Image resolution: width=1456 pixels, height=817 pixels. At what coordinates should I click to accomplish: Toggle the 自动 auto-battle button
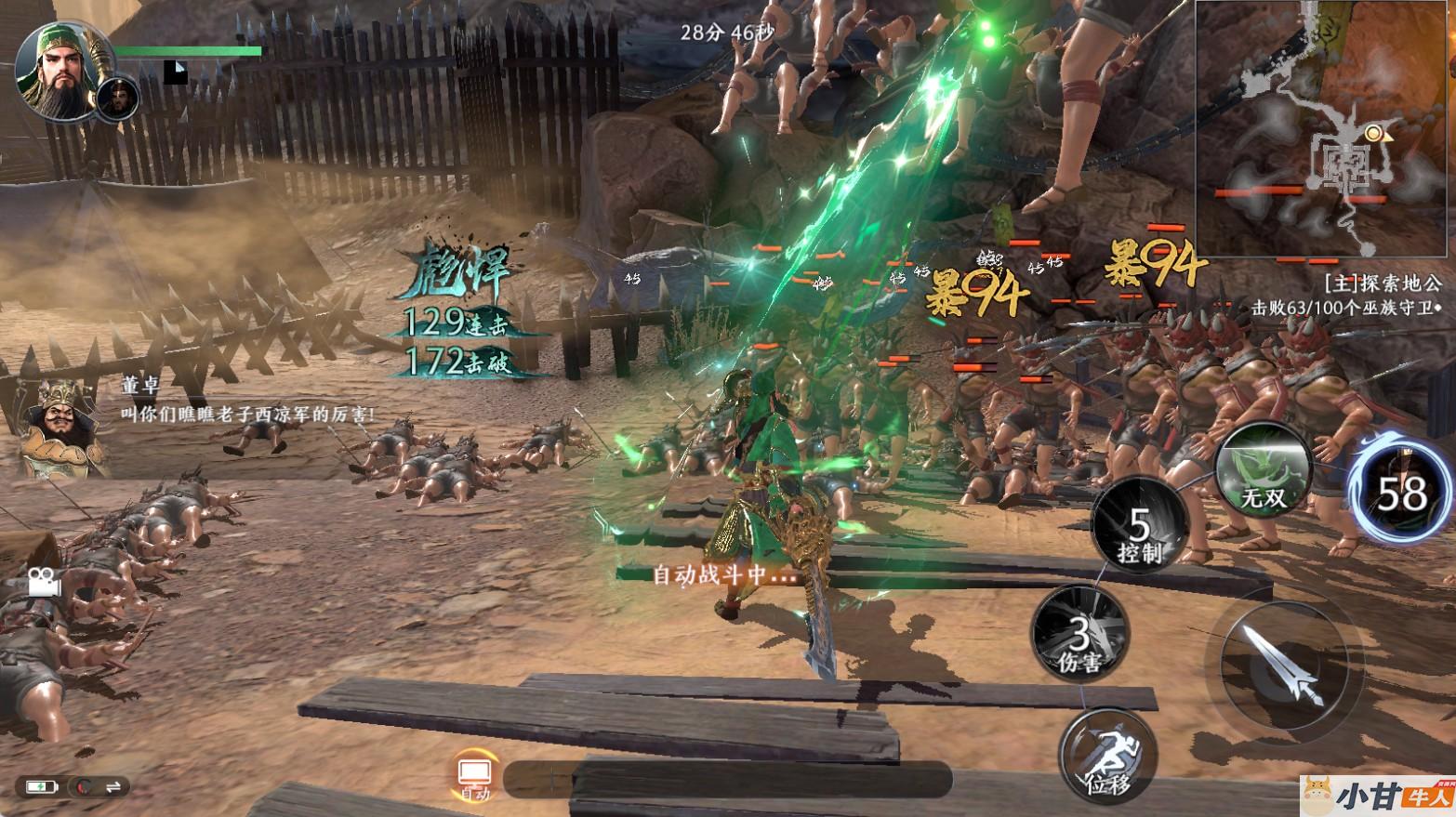point(475,777)
